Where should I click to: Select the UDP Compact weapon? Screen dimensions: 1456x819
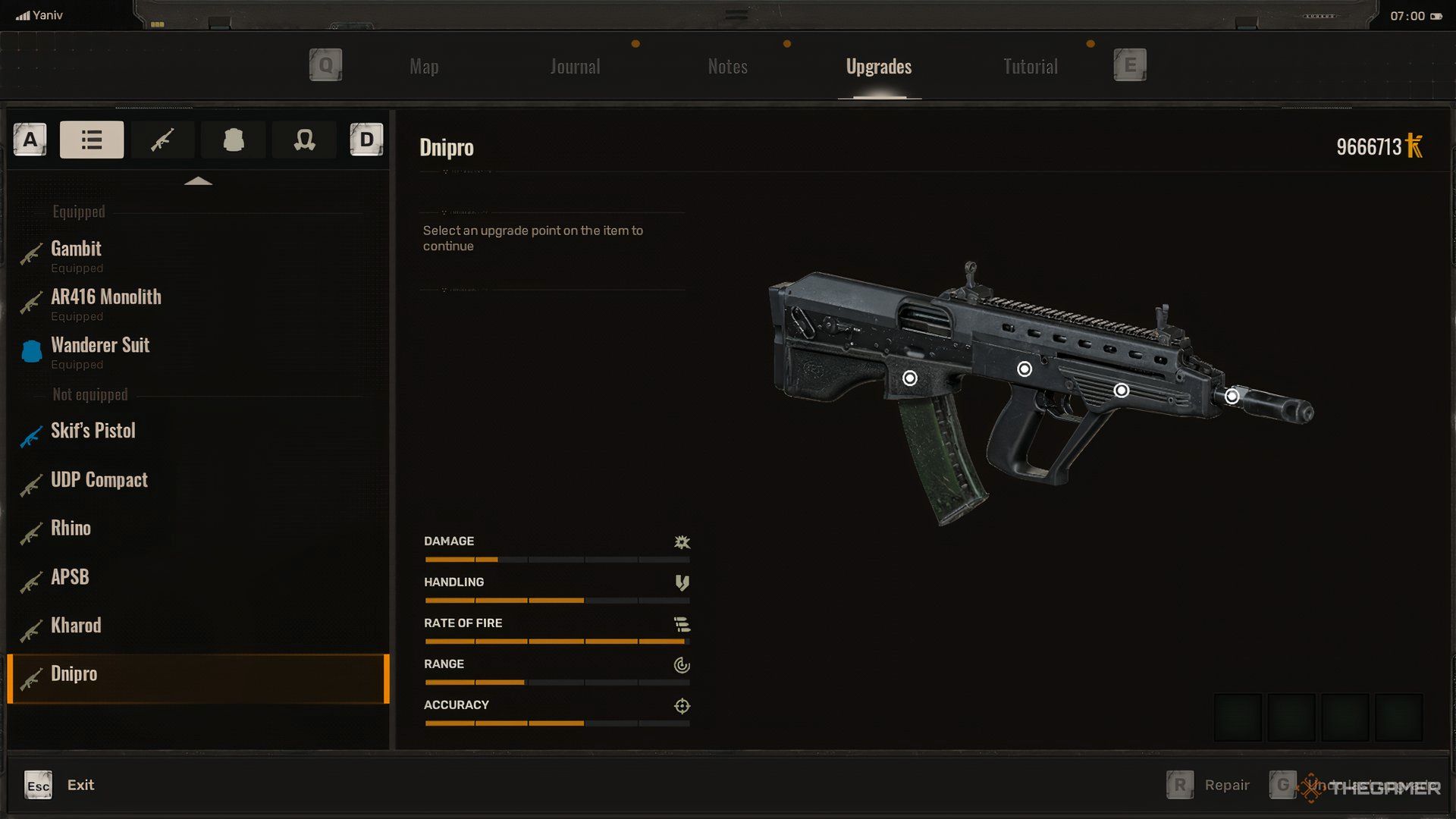click(99, 480)
